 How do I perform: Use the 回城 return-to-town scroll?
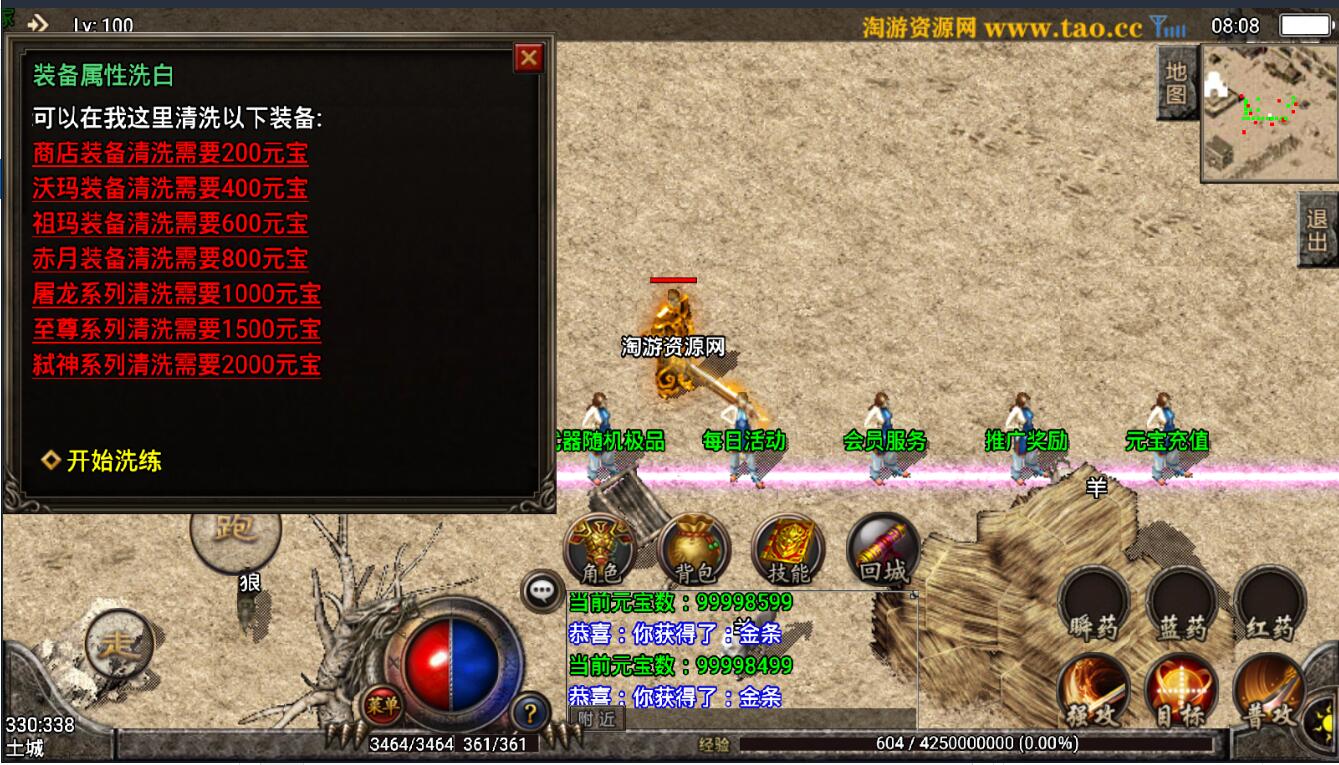[882, 550]
